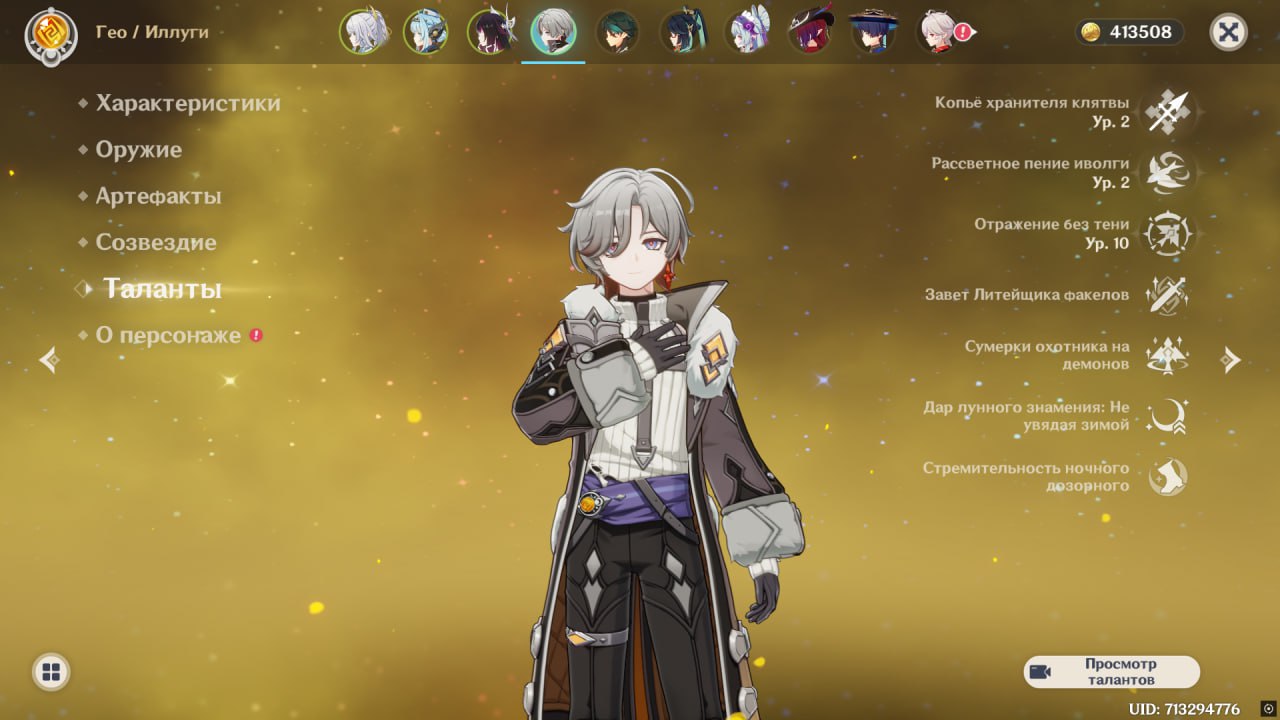The height and width of the screenshot is (720, 1280).
Task: Select the Рассветное пение иволги talent
Action: [x=1167, y=173]
